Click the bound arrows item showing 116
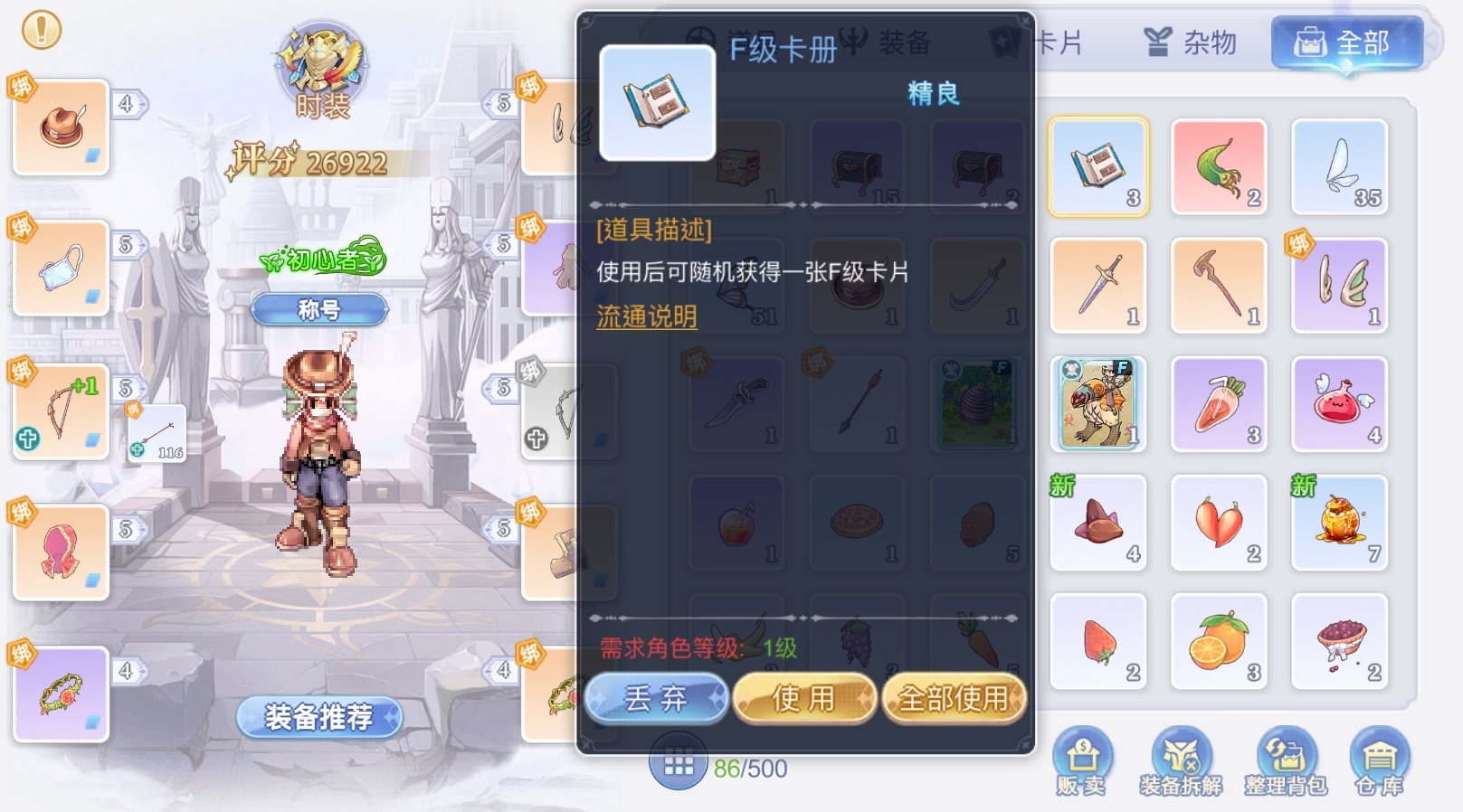 click(158, 432)
